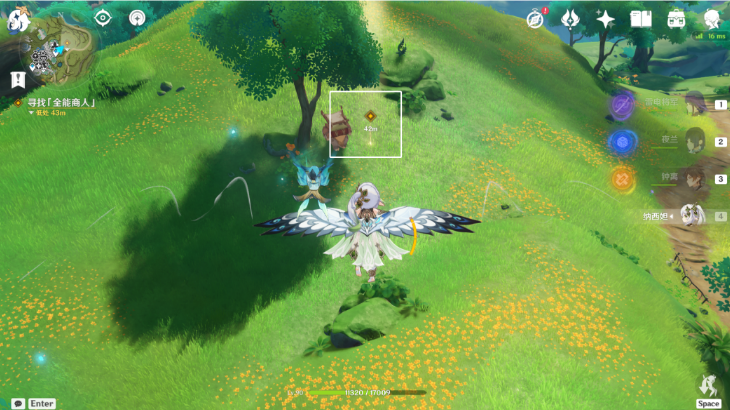Select the tracked quest 寻找「全能商人」

point(61,102)
